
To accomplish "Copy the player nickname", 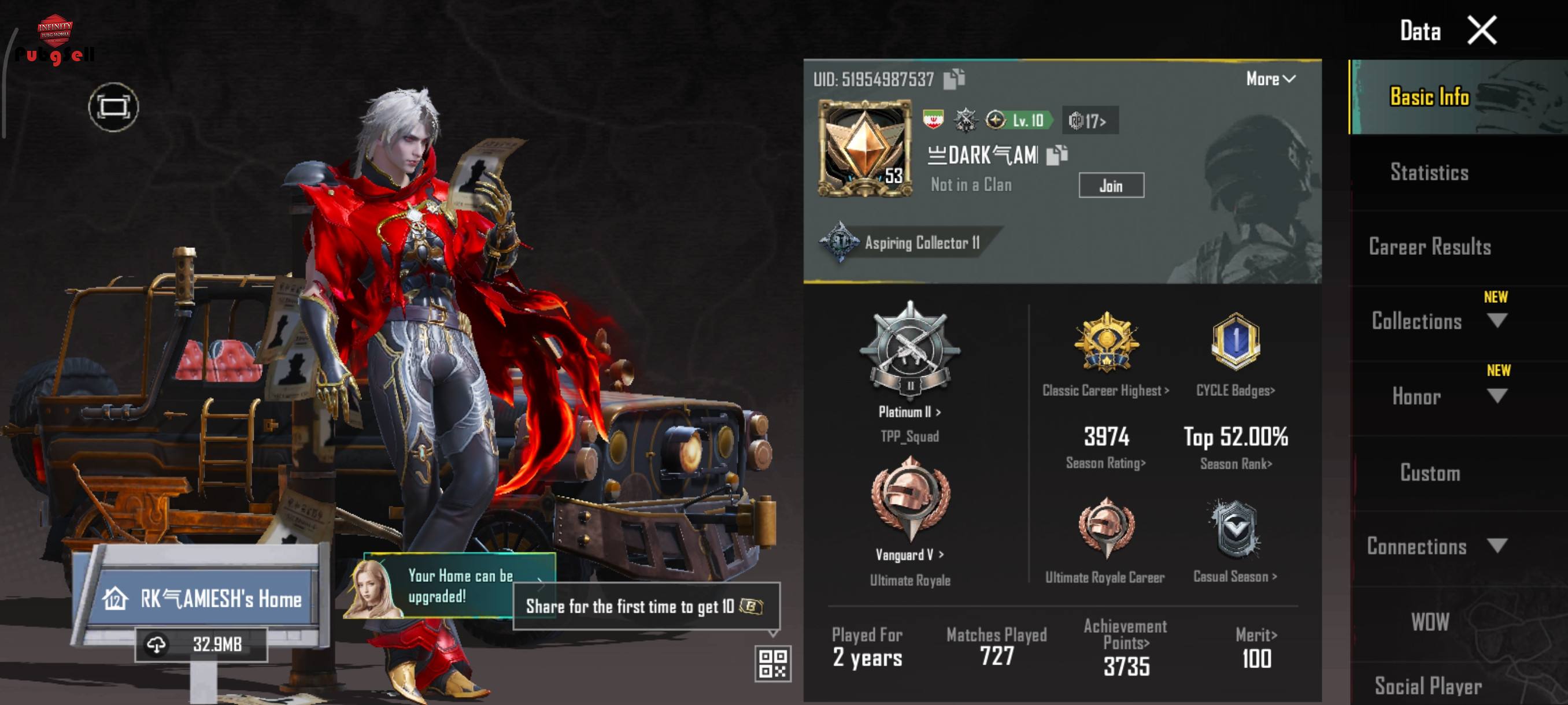I will (x=1056, y=155).
